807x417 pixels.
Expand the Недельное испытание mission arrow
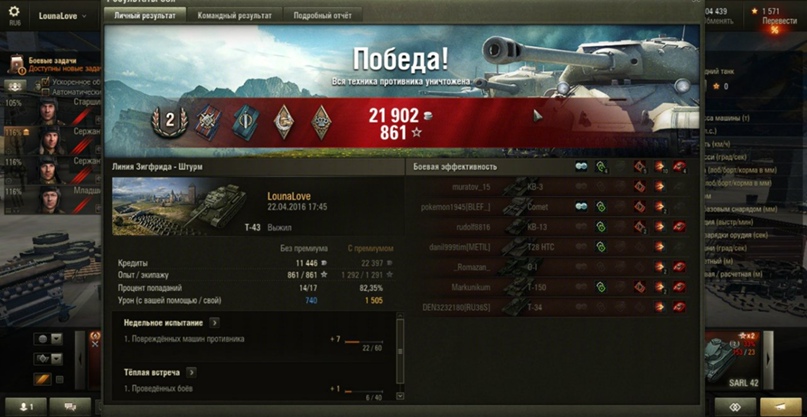point(214,323)
